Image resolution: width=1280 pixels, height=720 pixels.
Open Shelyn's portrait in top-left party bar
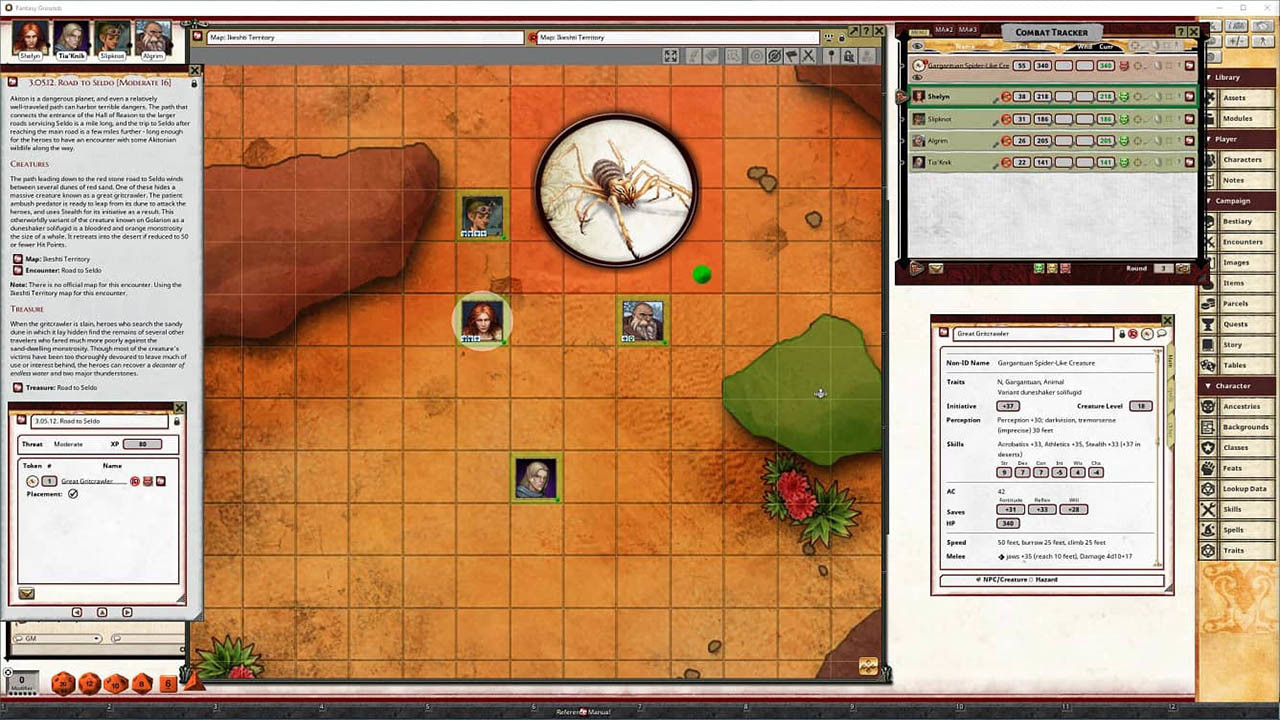(x=30, y=38)
